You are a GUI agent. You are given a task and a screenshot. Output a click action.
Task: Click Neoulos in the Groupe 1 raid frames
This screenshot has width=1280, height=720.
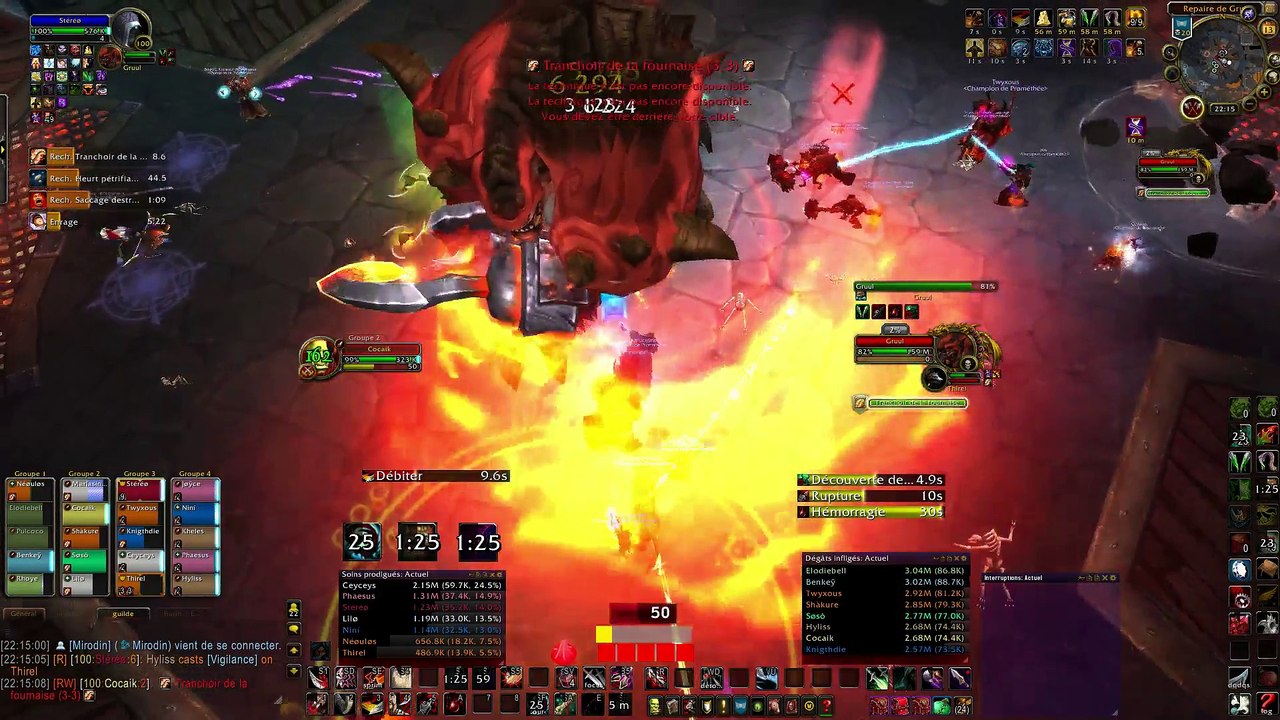pos(29,484)
